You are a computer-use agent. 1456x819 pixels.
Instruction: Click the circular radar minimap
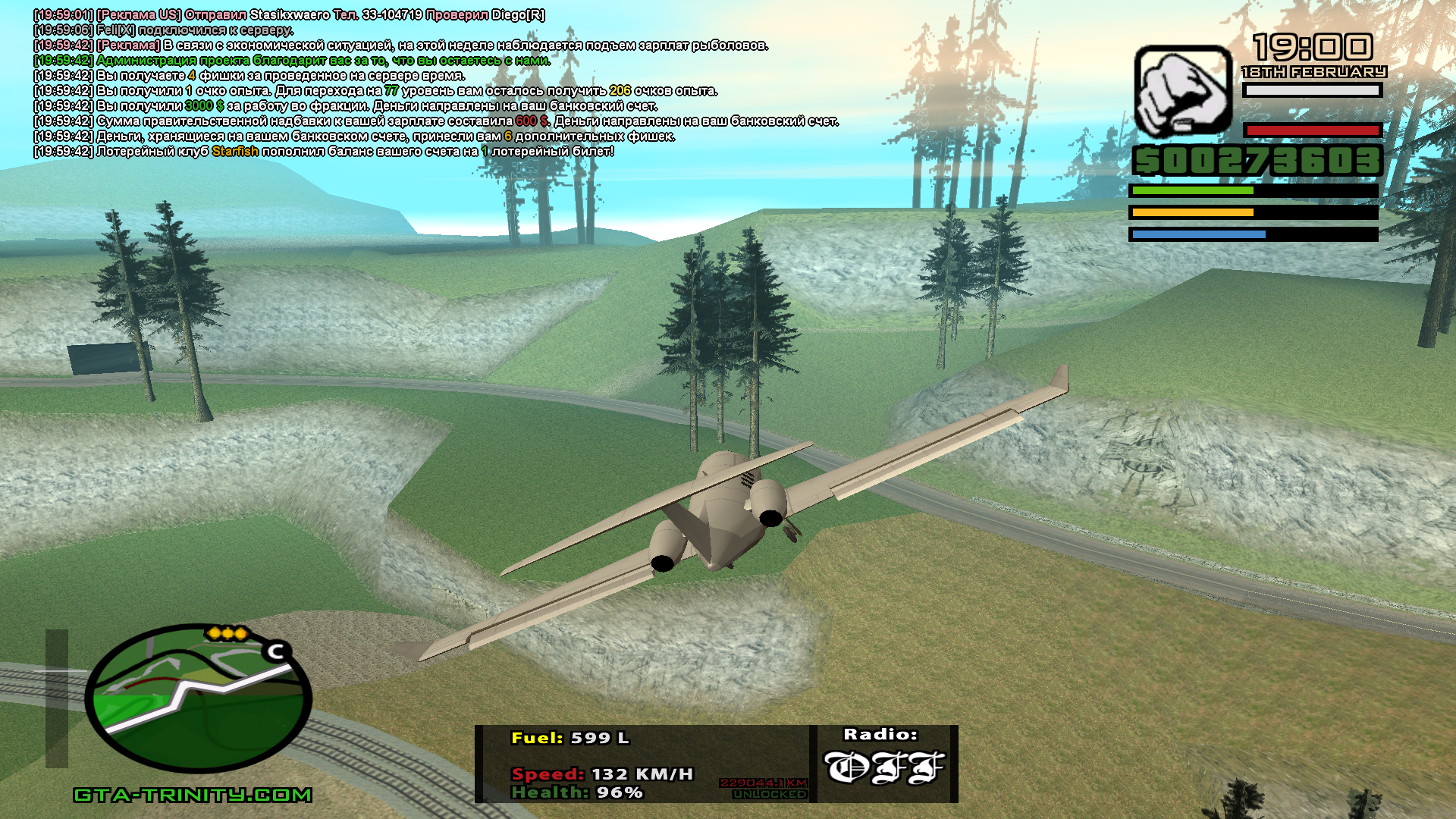click(x=198, y=698)
